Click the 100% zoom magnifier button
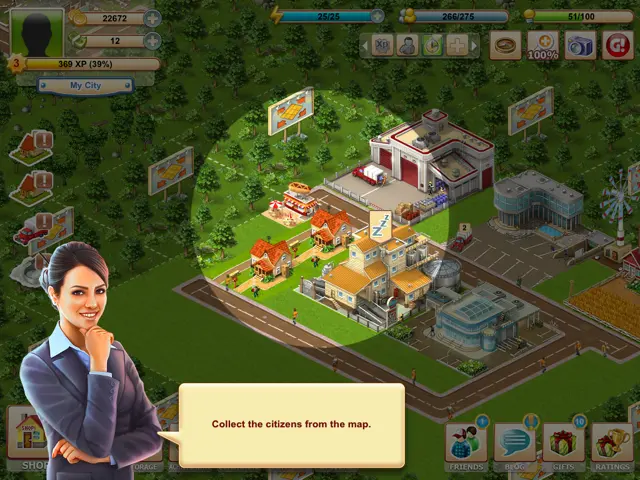The width and height of the screenshot is (640, 480). point(543,45)
